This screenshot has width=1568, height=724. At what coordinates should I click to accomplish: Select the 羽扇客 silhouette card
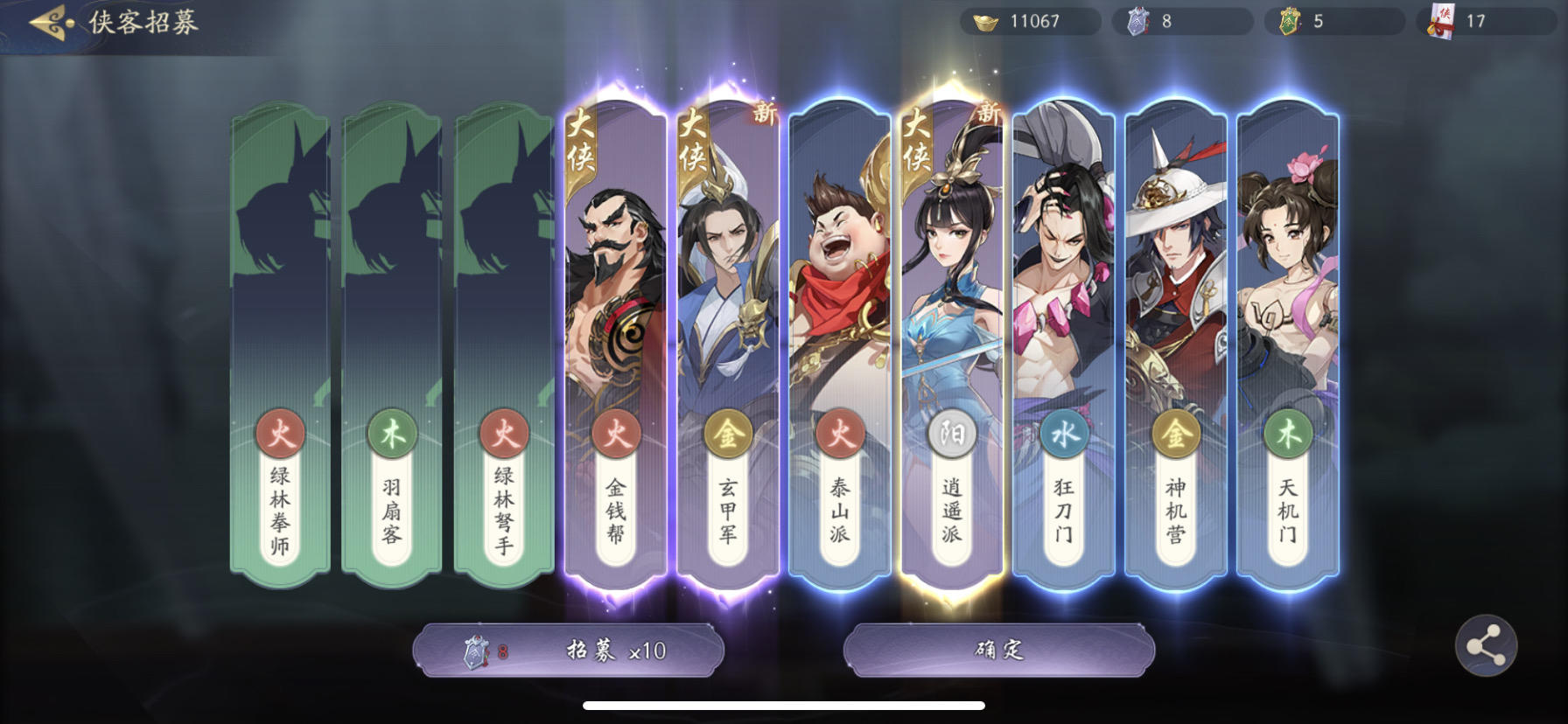coord(393,341)
